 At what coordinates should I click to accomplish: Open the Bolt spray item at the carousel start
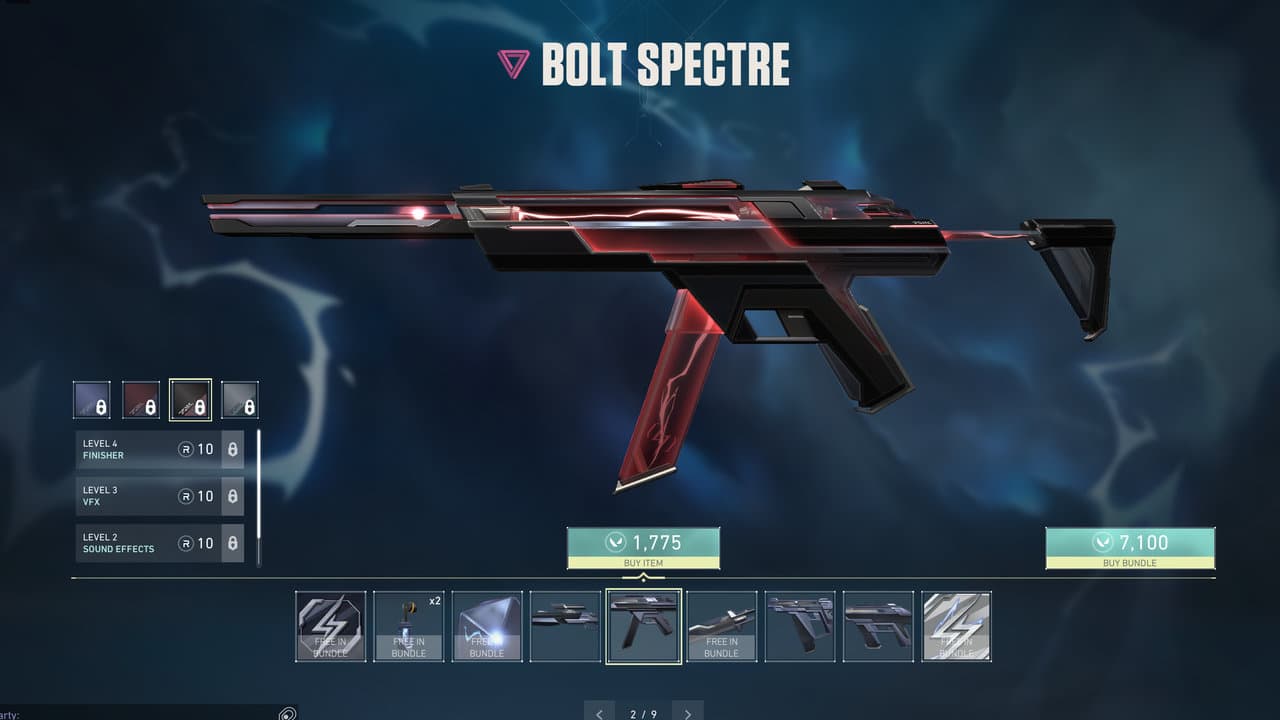[x=328, y=627]
